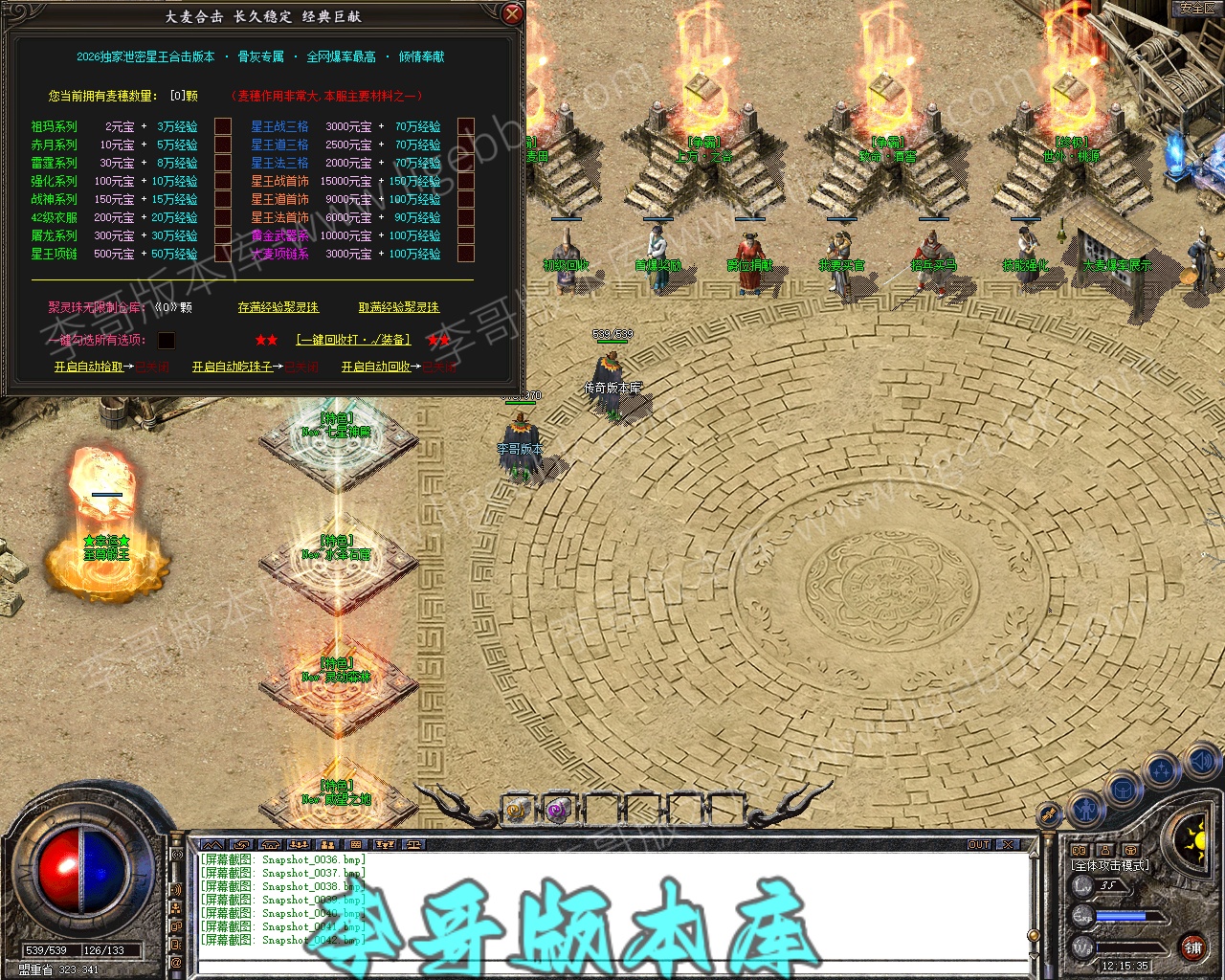This screenshot has width=1225, height=980.
Task: Tick the 祖玛系列 recycle checkbox
Action: [223, 126]
